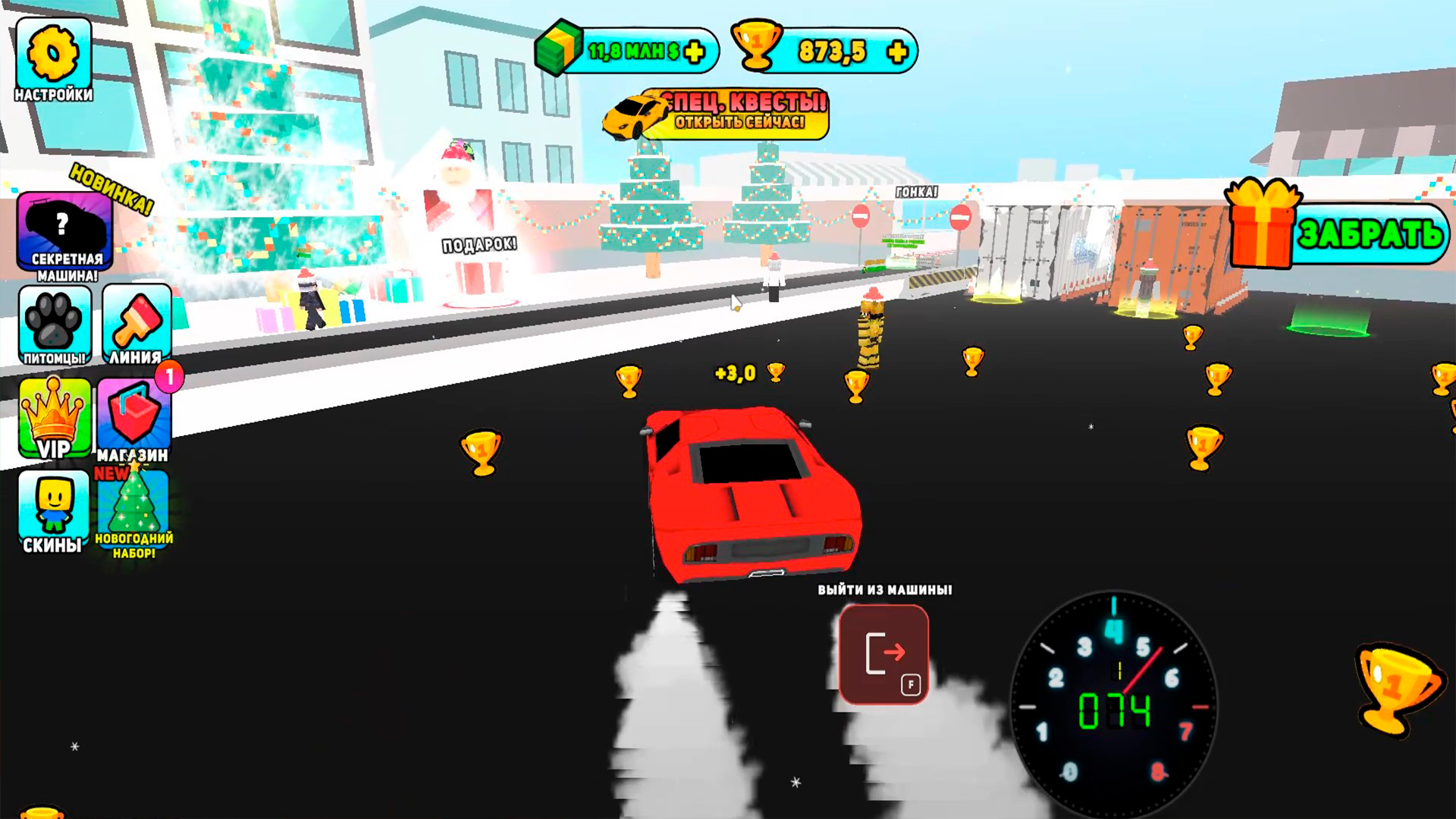Click the red notification badge on Магазин
The width and height of the screenshot is (1456, 819).
[170, 374]
